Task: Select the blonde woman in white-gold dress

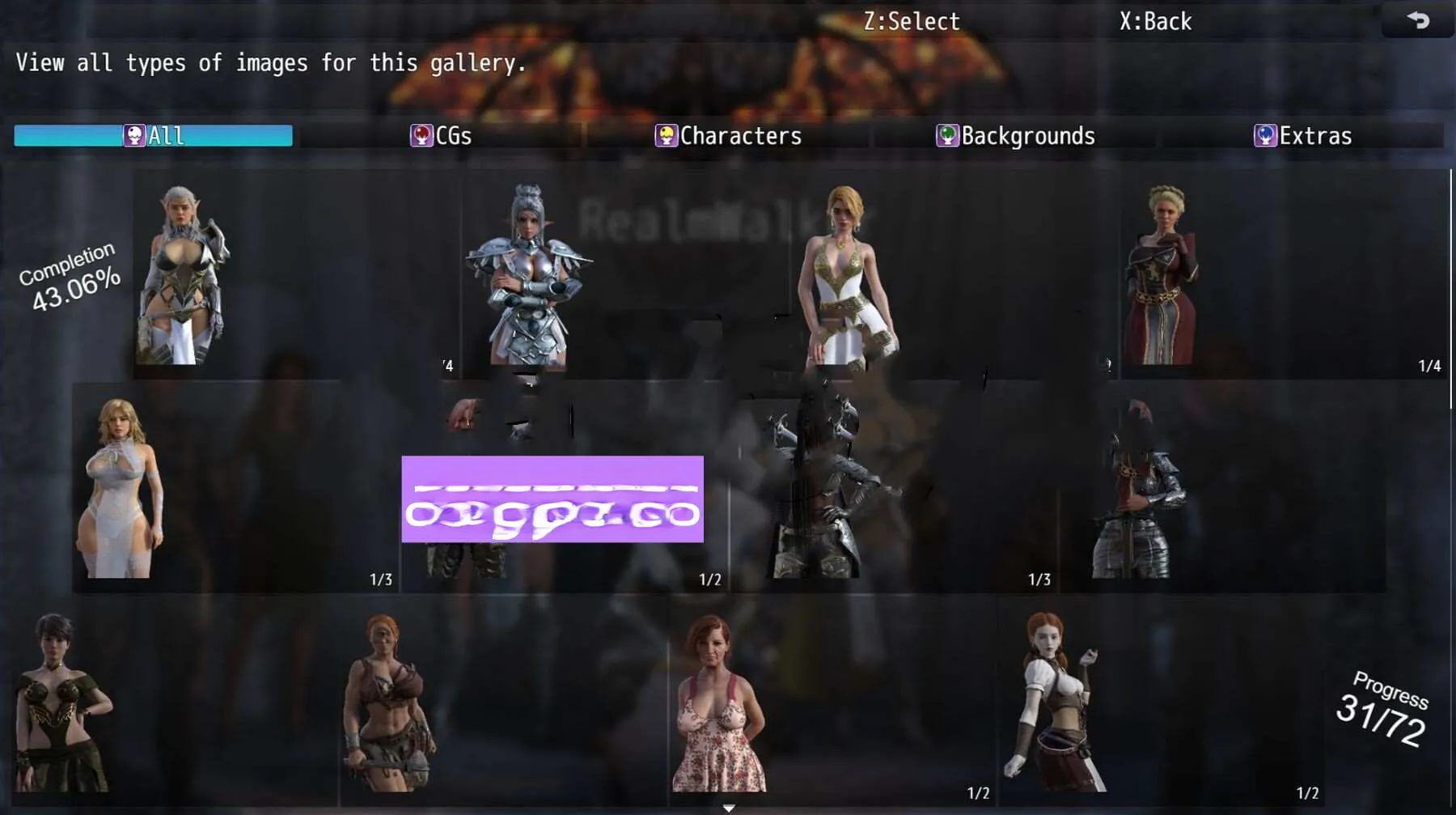Action: pos(844,275)
